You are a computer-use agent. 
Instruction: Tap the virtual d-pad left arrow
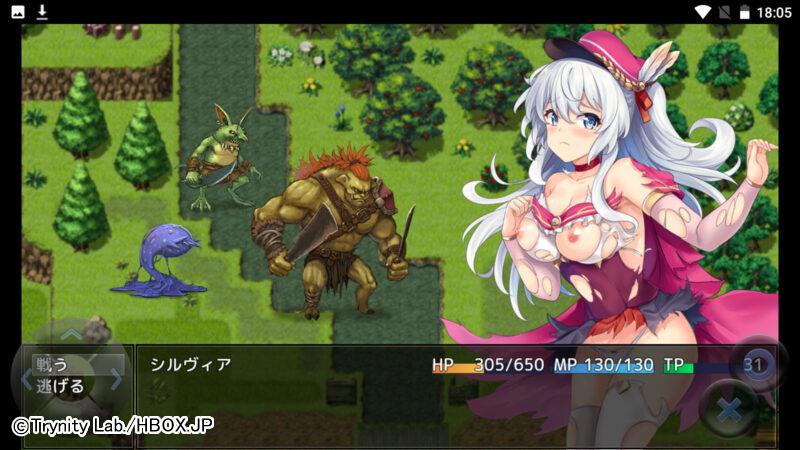click(x=26, y=379)
